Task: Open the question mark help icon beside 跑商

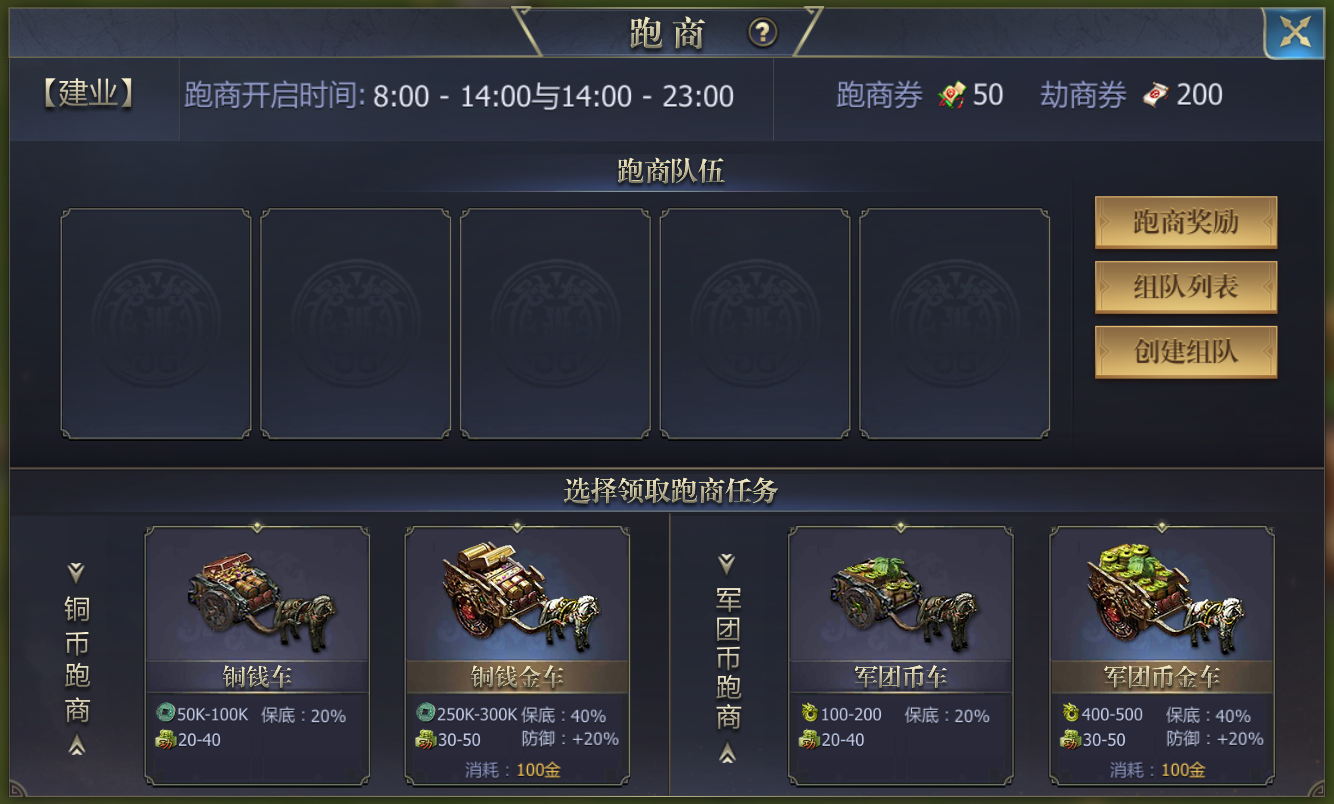Action: 763,33
